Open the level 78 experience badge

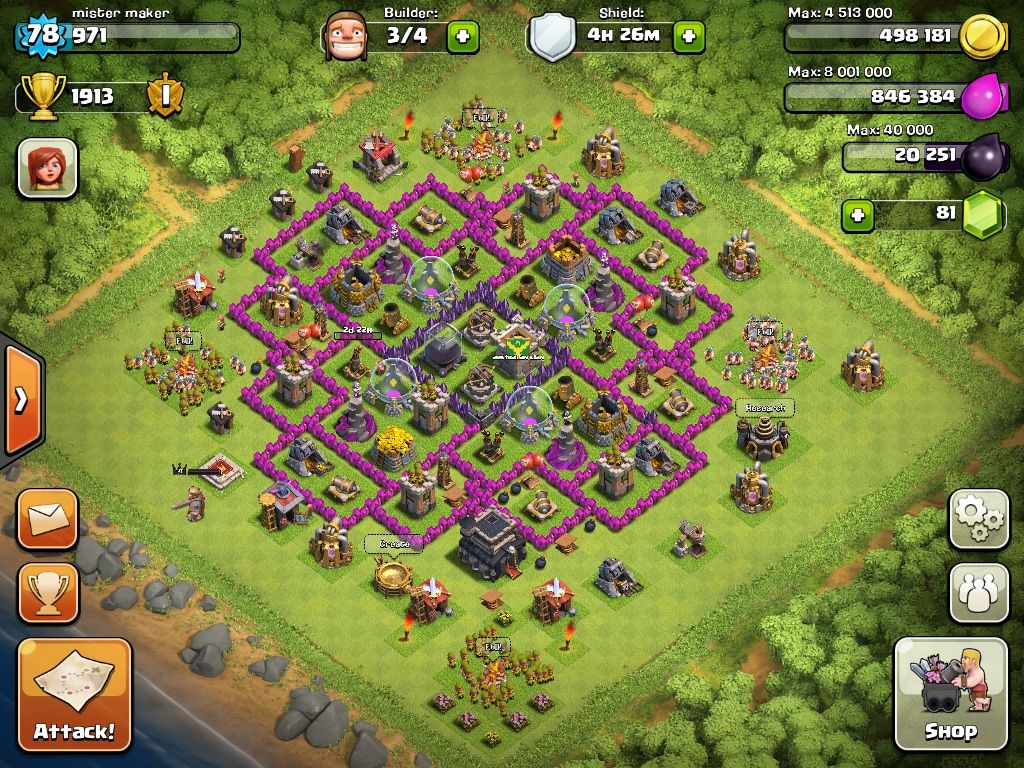[x=43, y=36]
